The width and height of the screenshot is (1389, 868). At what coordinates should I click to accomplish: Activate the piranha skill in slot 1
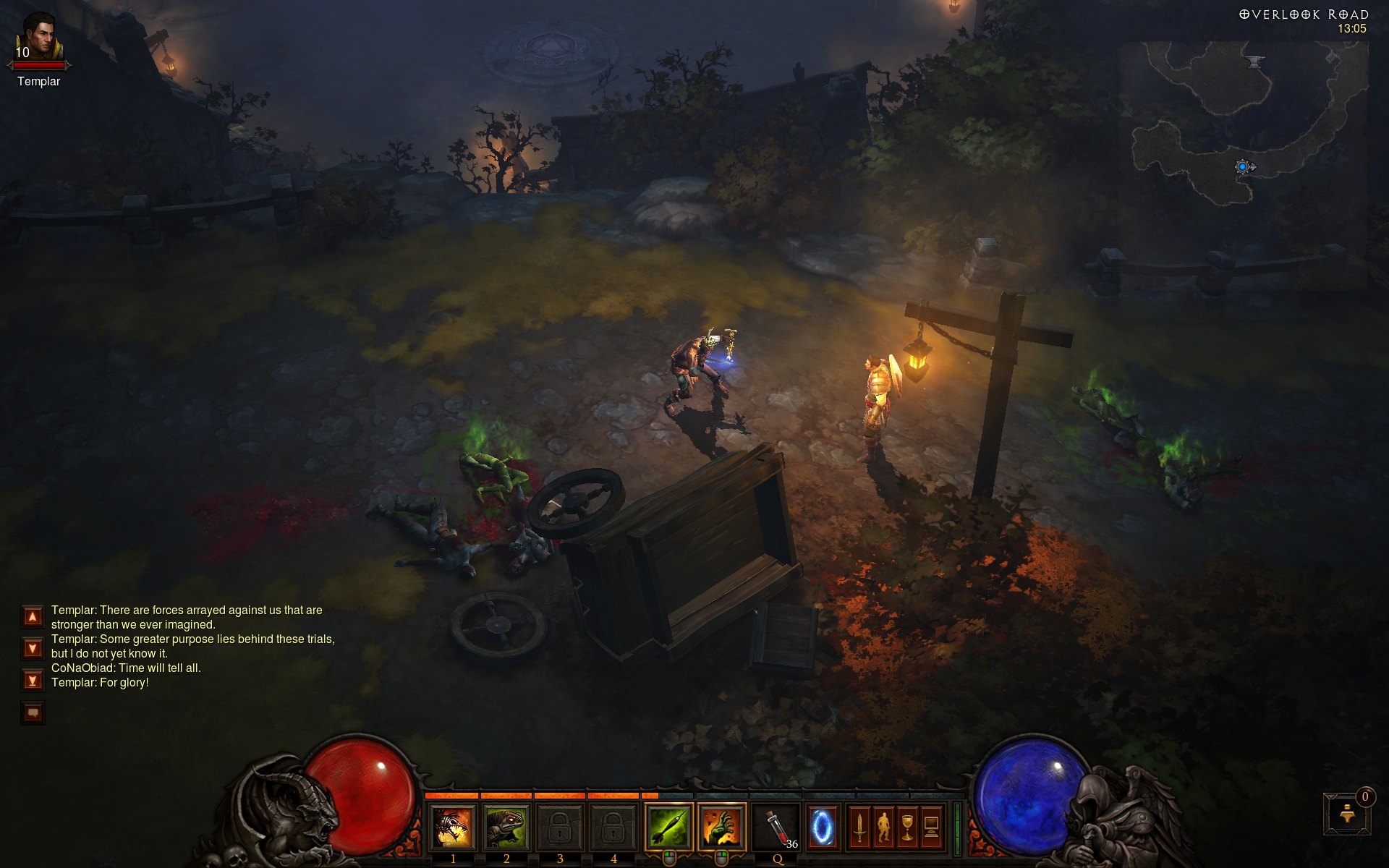453,827
